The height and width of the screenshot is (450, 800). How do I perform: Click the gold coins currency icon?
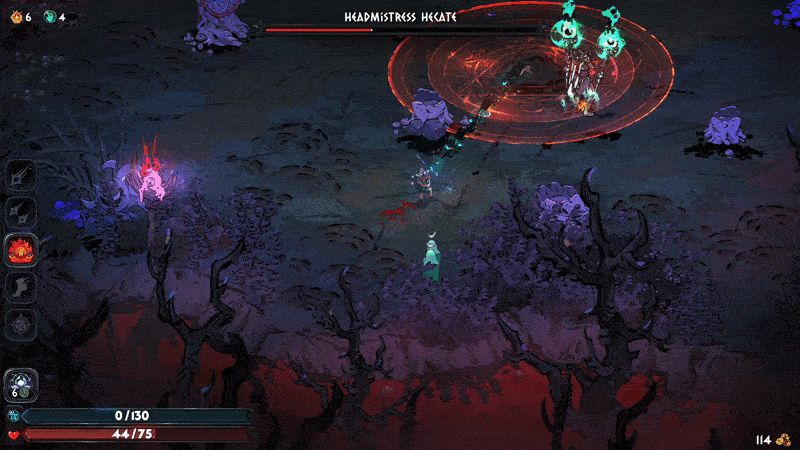pyautogui.click(x=785, y=439)
